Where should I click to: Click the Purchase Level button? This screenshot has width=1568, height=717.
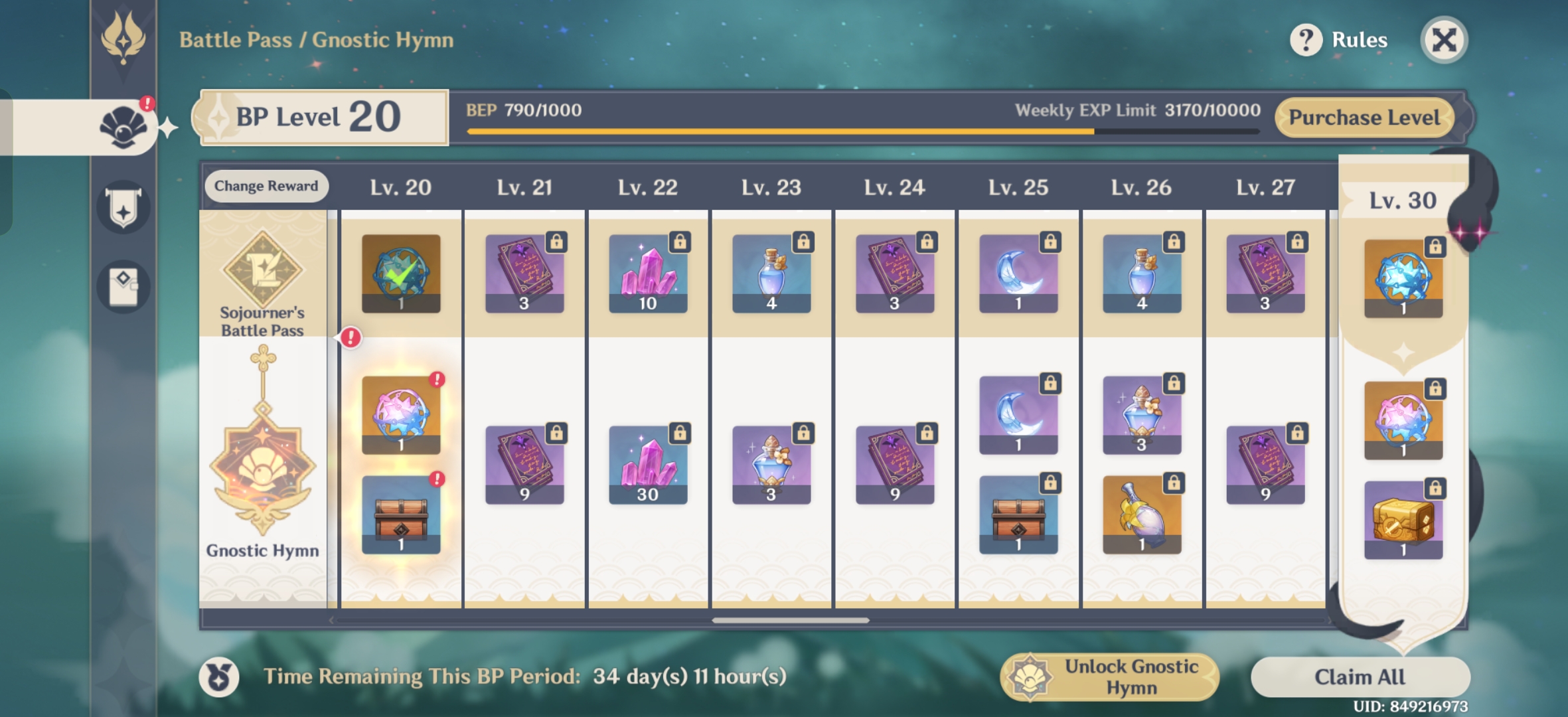(1364, 118)
